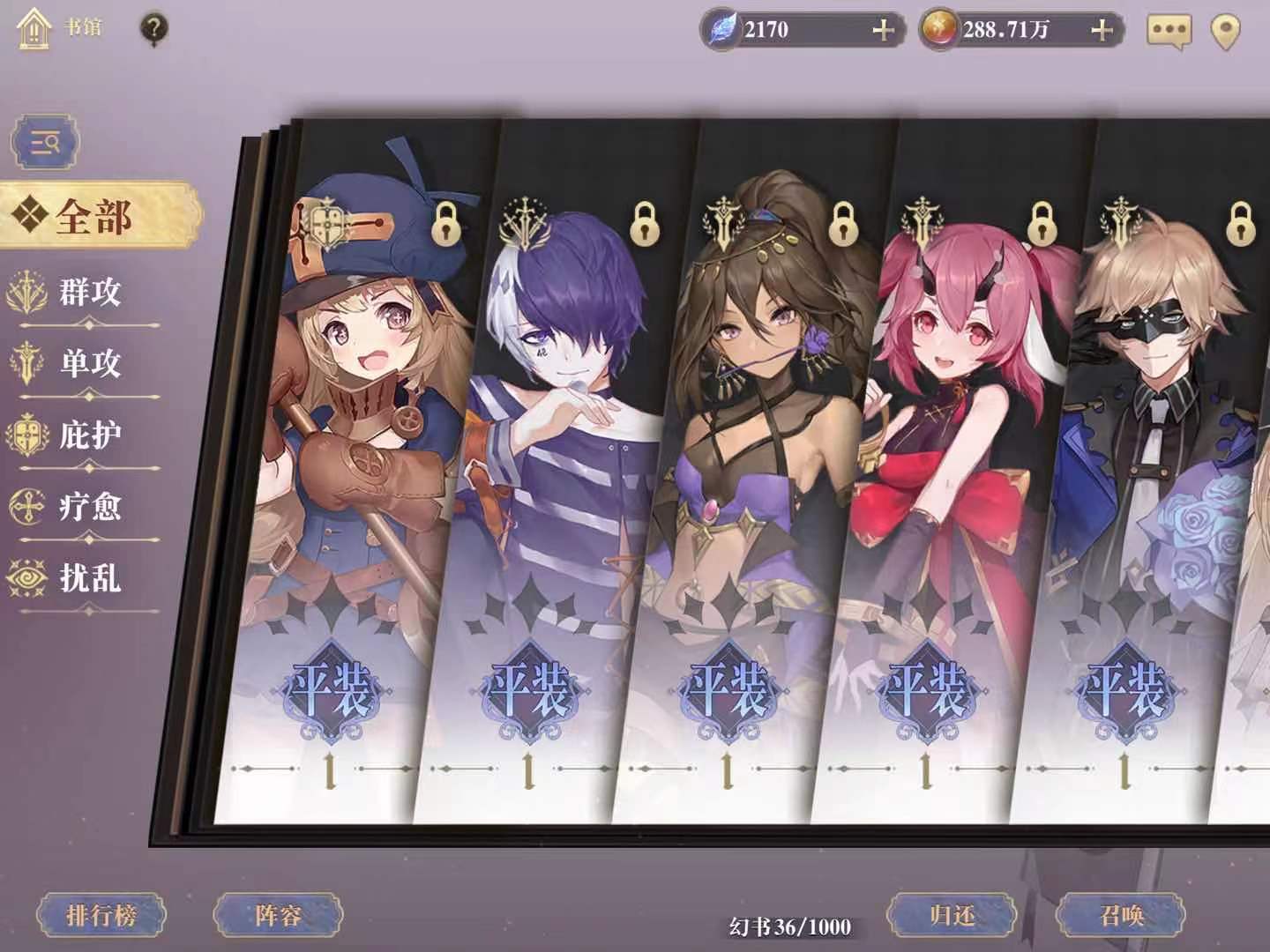Select the 群攻 category icon in sidebar
Screen dimensions: 1270x952
tap(26, 289)
